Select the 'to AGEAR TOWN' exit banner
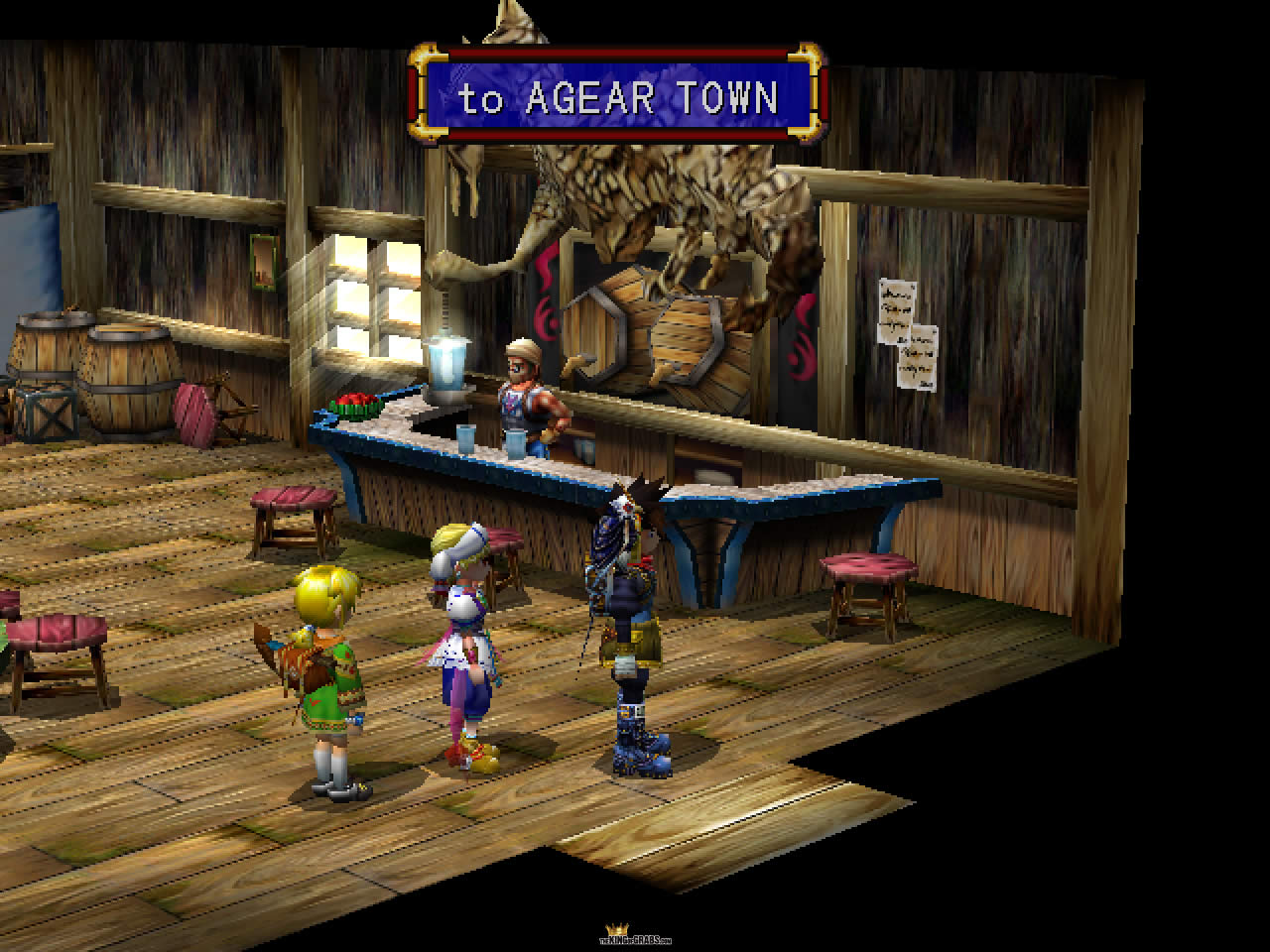Image resolution: width=1270 pixels, height=952 pixels. pyautogui.click(x=616, y=97)
